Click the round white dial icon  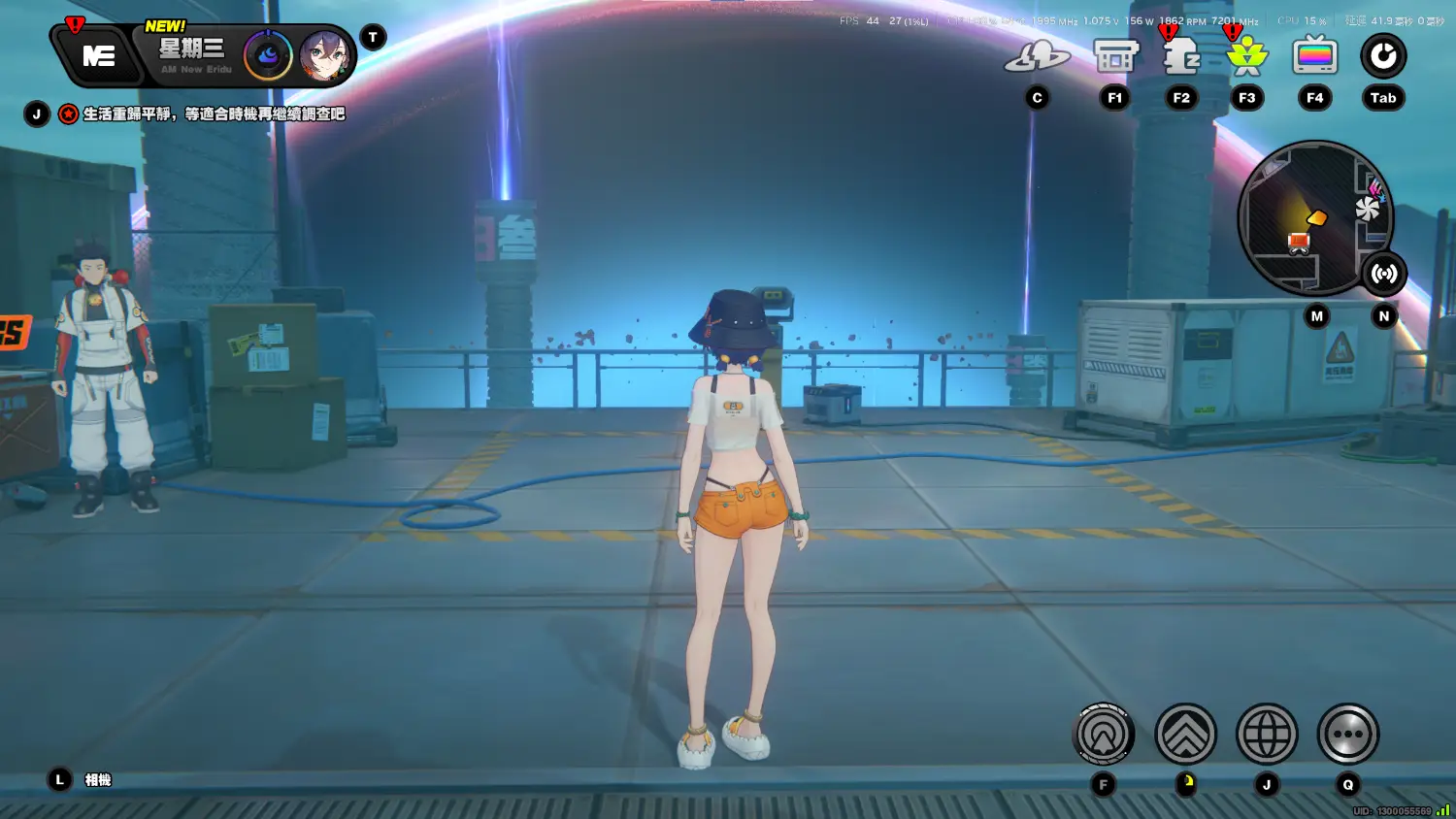coord(1383,56)
